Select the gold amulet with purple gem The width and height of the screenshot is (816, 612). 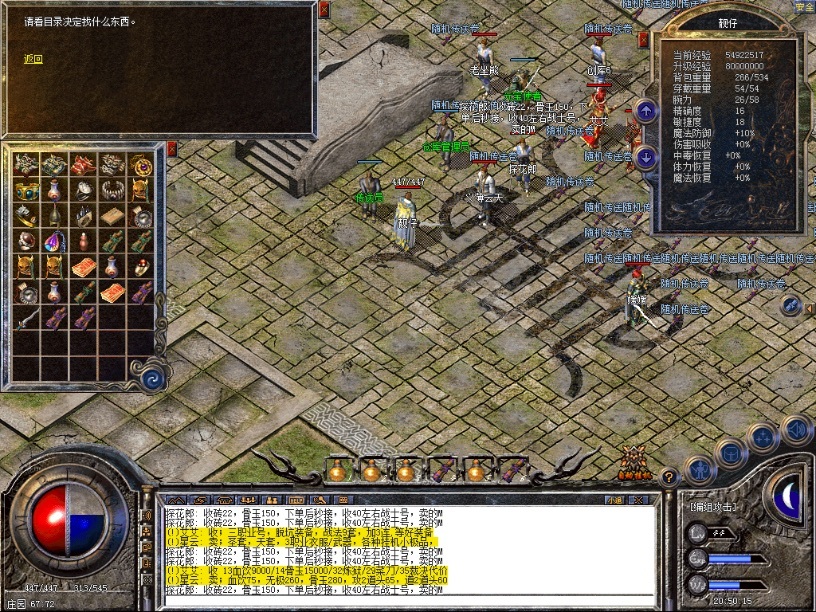pos(141,163)
